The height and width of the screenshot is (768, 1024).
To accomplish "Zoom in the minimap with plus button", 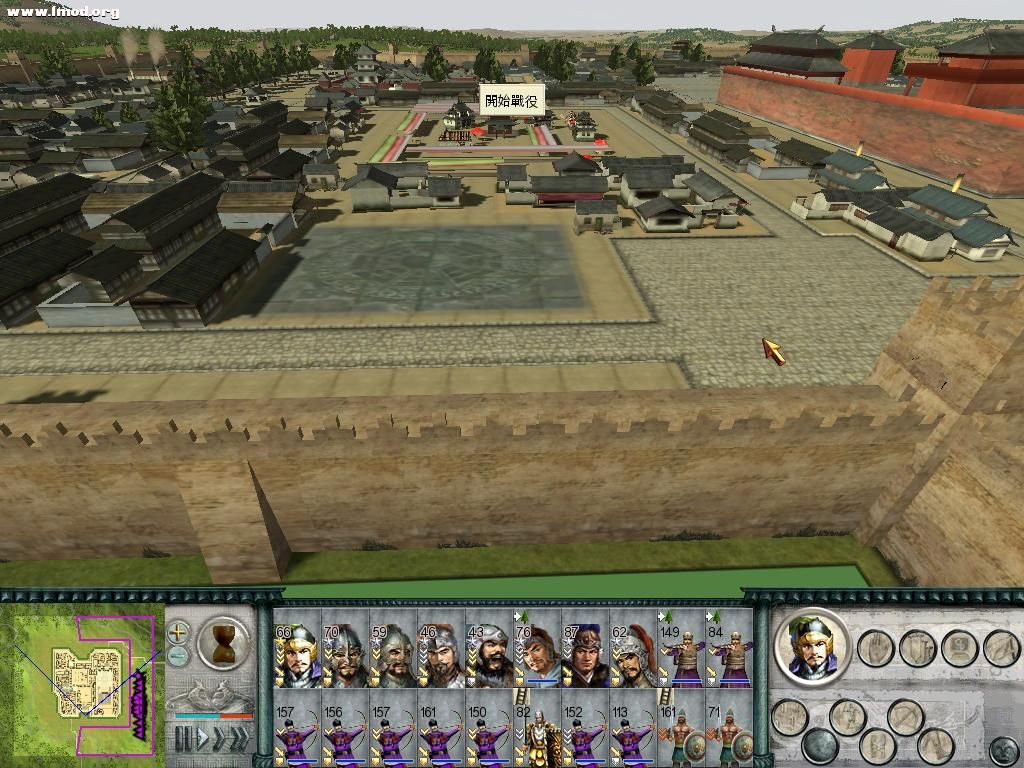I will [x=178, y=632].
